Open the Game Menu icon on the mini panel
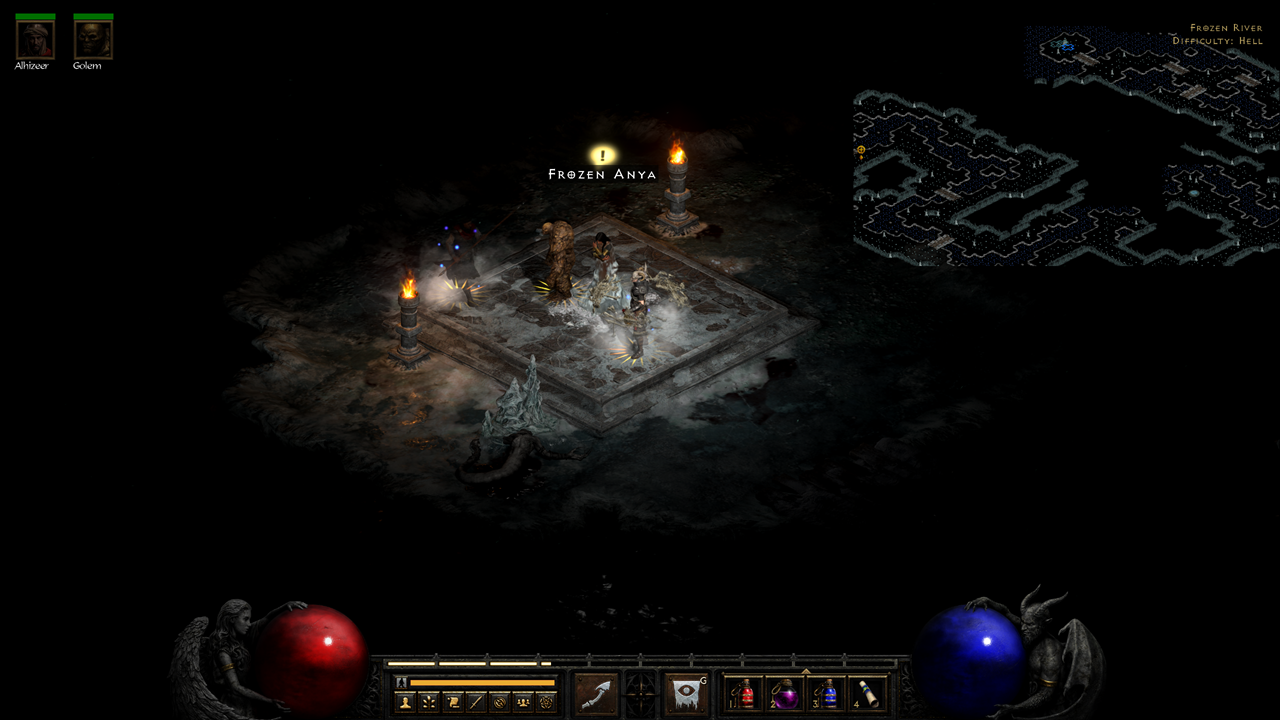The image size is (1280, 720). point(547,700)
